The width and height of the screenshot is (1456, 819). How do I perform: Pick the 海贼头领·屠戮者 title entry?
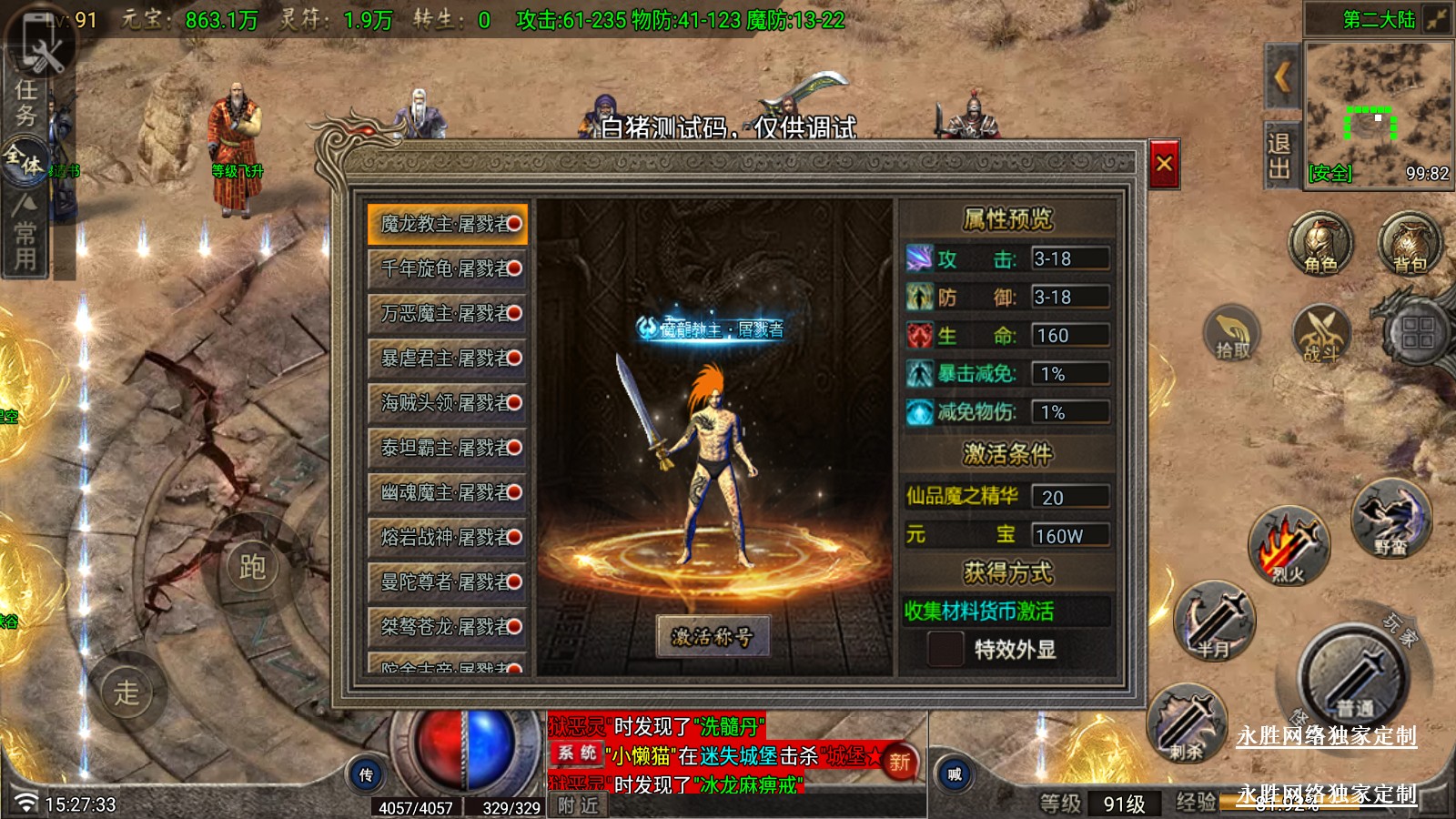(x=448, y=402)
